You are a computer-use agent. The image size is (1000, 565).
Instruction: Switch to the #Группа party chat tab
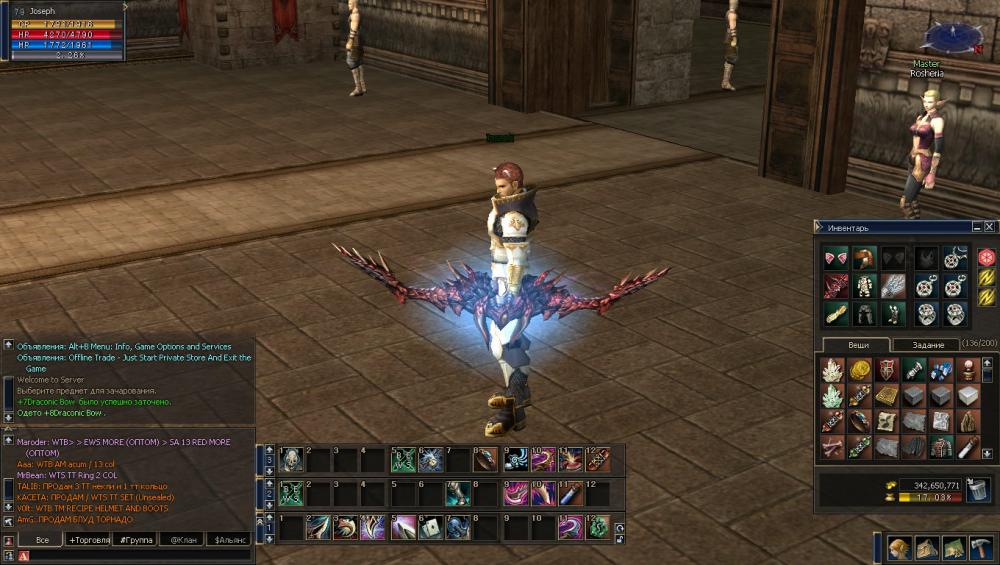tap(134, 539)
